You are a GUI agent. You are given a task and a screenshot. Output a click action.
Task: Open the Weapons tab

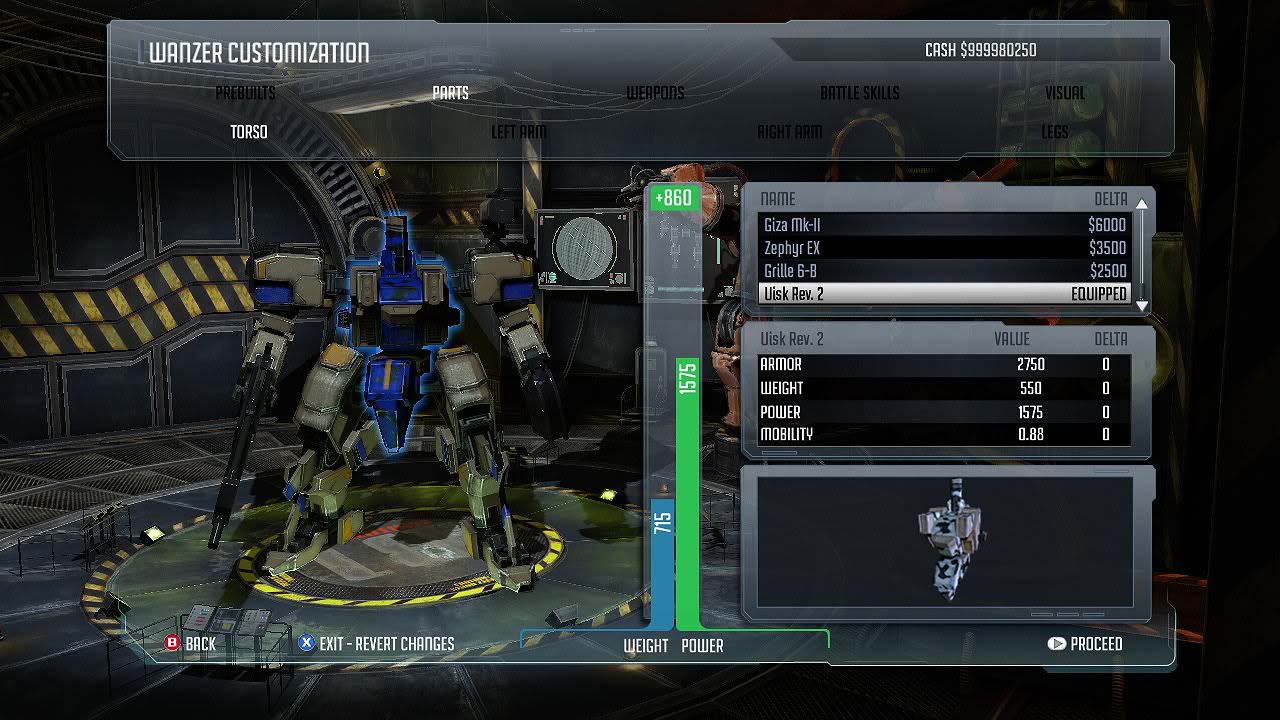pyautogui.click(x=655, y=93)
